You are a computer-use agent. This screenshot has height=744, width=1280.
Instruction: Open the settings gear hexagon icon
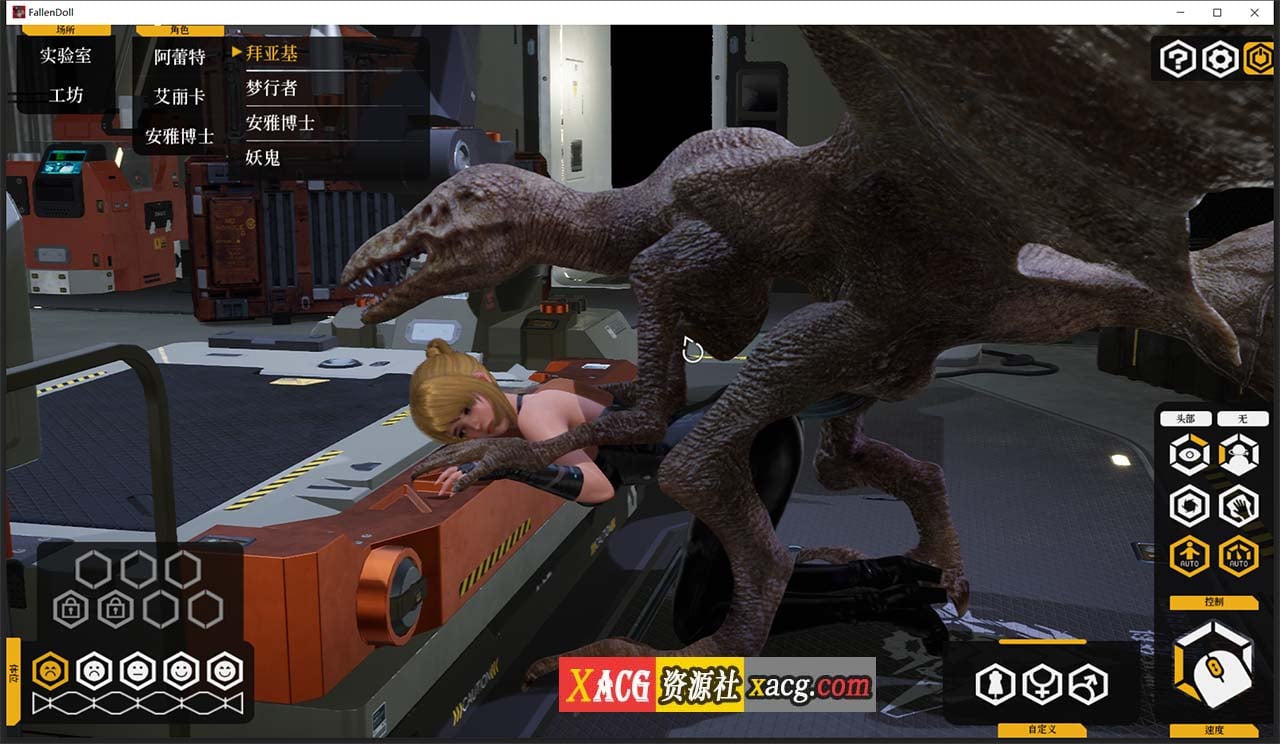coord(1219,59)
